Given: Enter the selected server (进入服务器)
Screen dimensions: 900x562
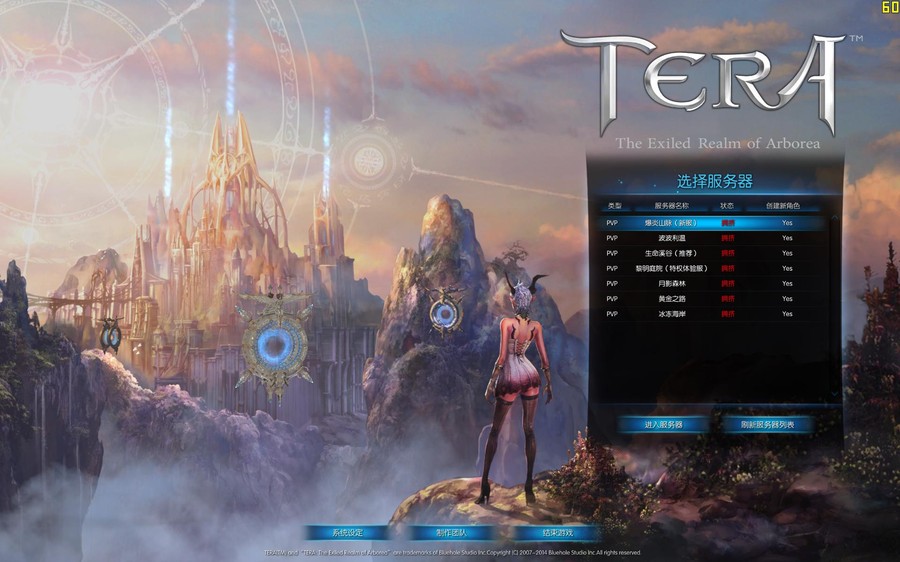Looking at the screenshot, I should click(663, 425).
